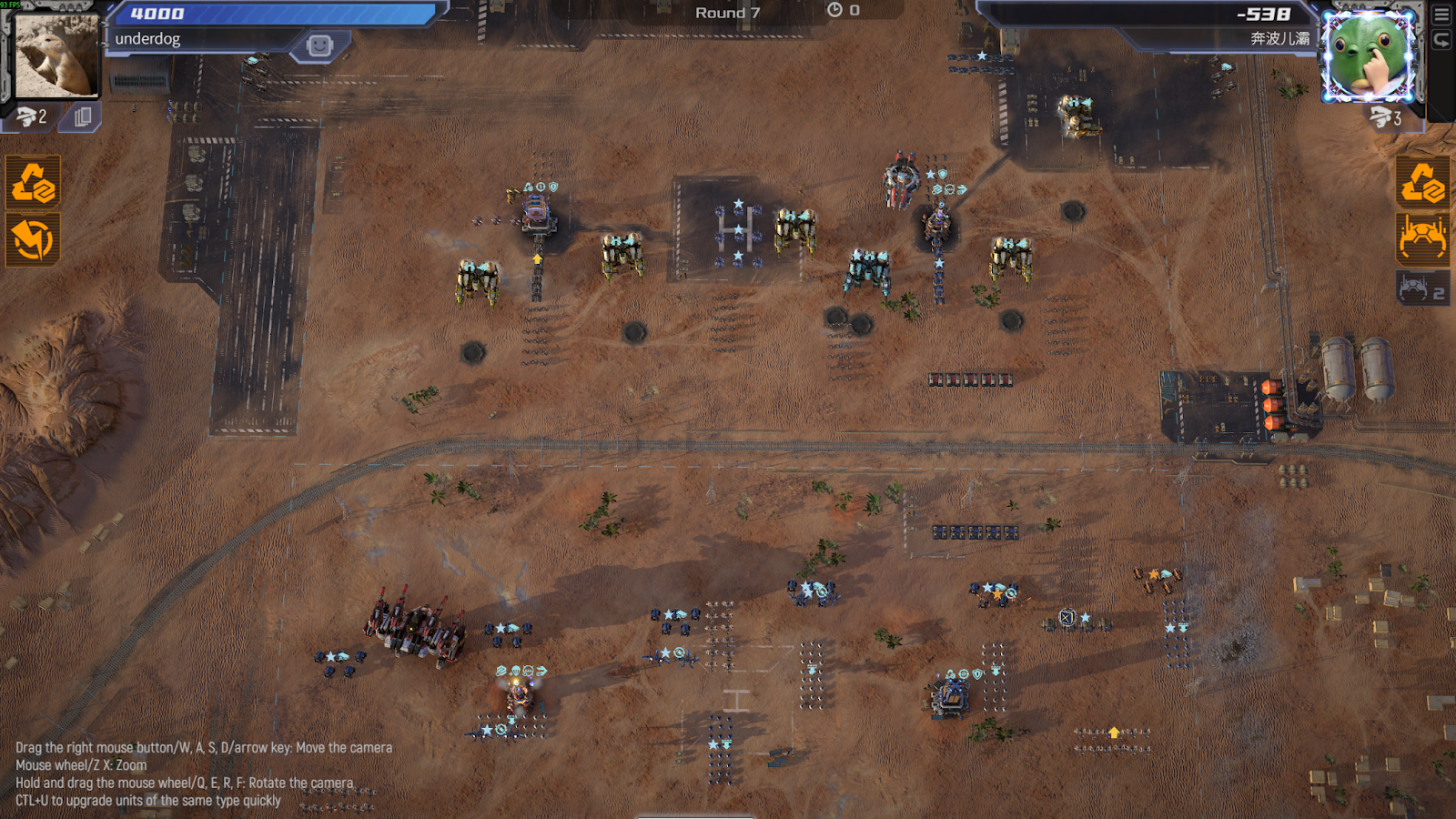Screen dimensions: 1456x819
Task: Activate the orange crab mech icon
Action: (x=1422, y=238)
